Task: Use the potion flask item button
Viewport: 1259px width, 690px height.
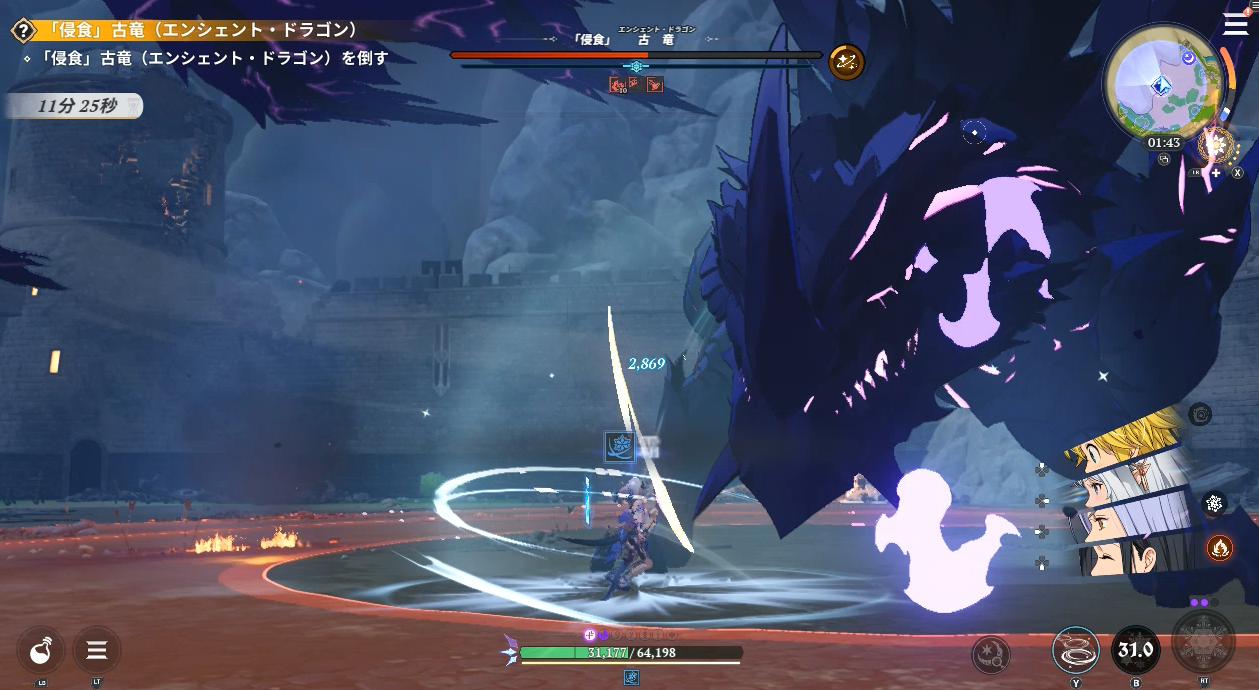Action: pyautogui.click(x=41, y=651)
